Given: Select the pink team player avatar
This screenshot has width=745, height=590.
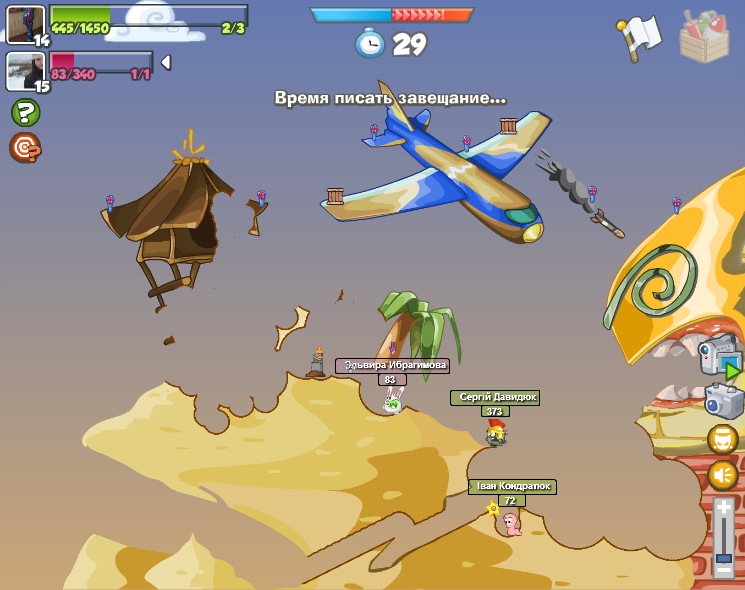Looking at the screenshot, I should click(x=26, y=71).
